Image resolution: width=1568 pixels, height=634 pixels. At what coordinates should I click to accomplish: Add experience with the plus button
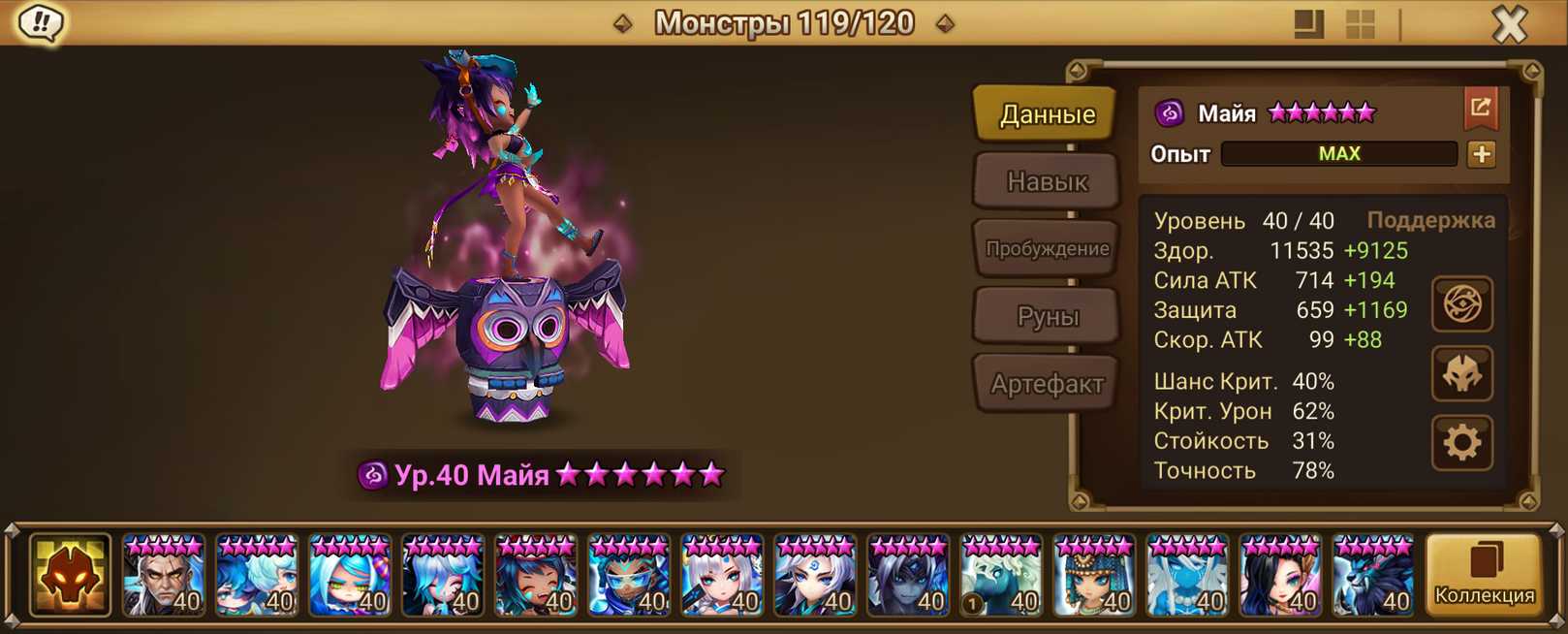[x=1481, y=154]
